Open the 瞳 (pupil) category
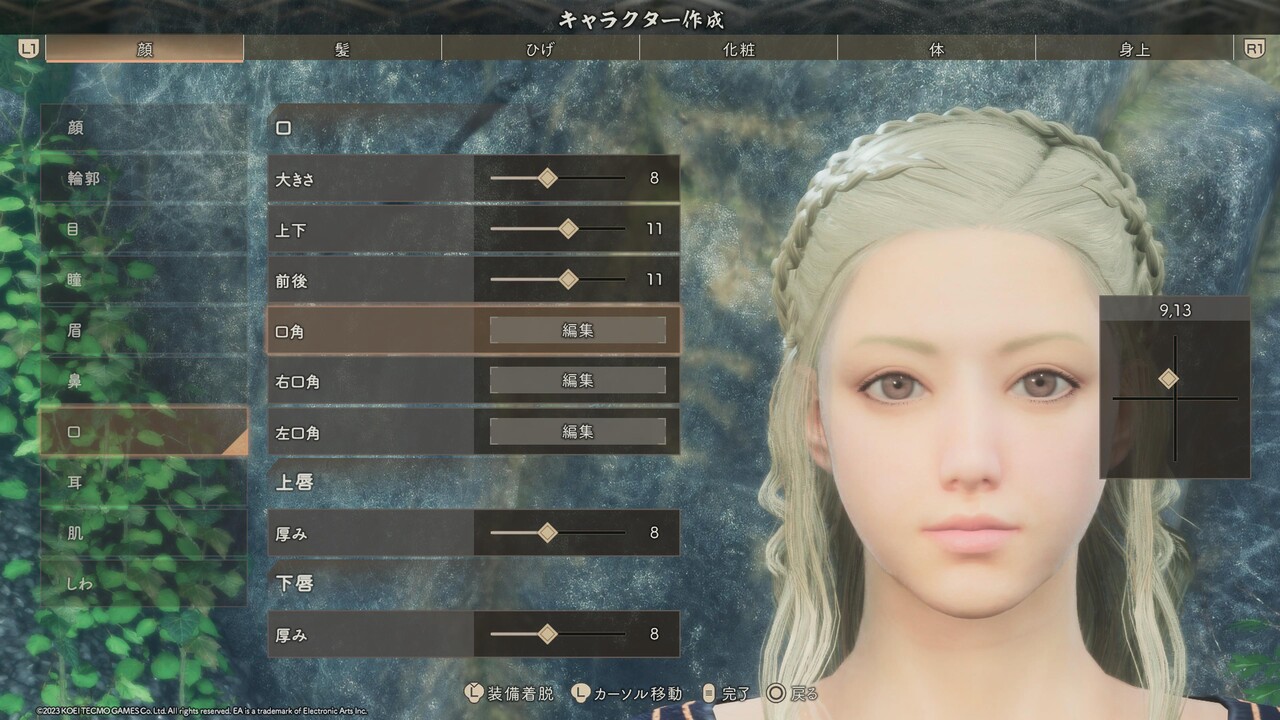Viewport: 1280px width, 720px height. pos(143,280)
